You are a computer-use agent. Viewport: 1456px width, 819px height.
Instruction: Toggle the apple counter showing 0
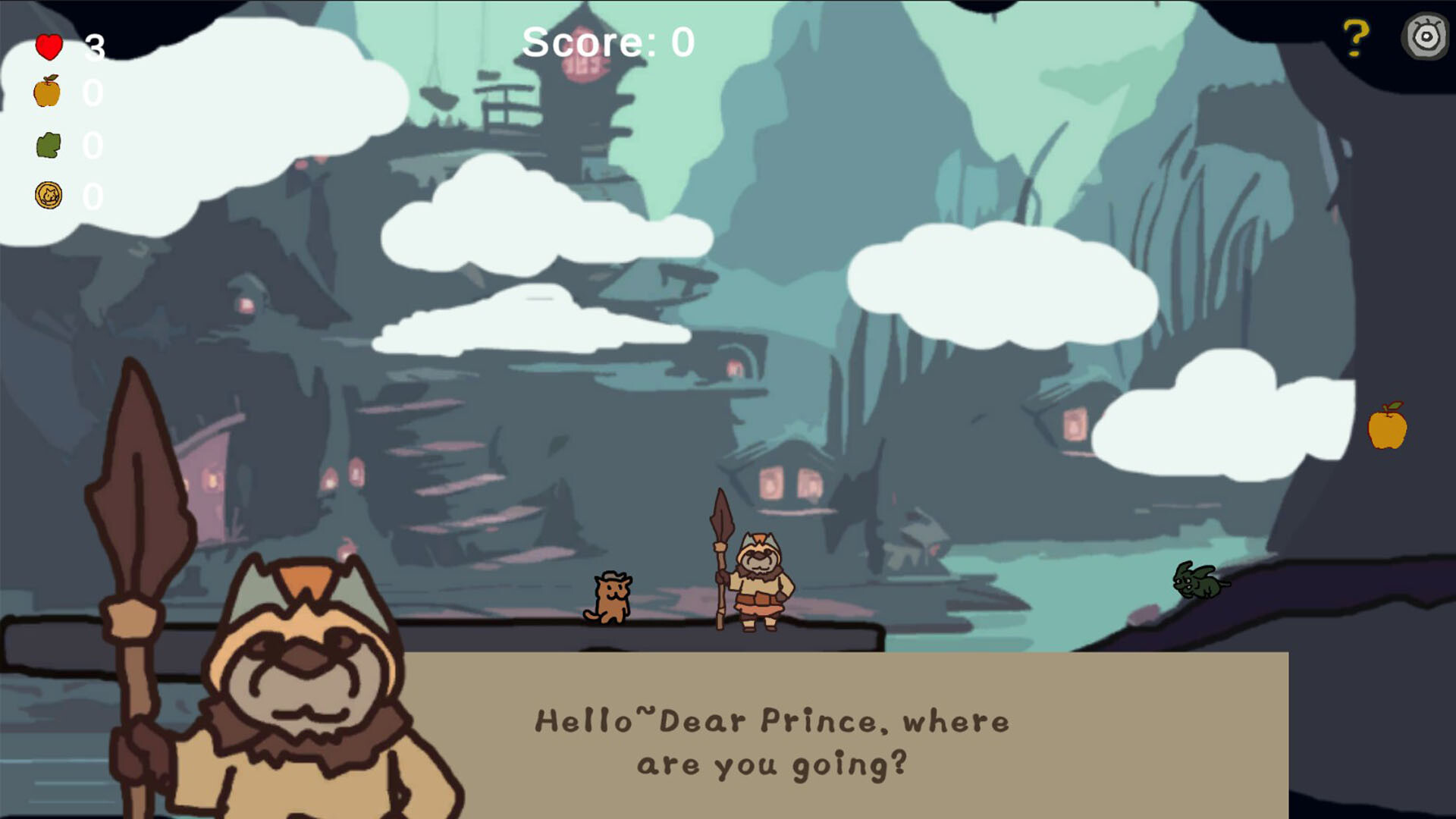point(94,94)
